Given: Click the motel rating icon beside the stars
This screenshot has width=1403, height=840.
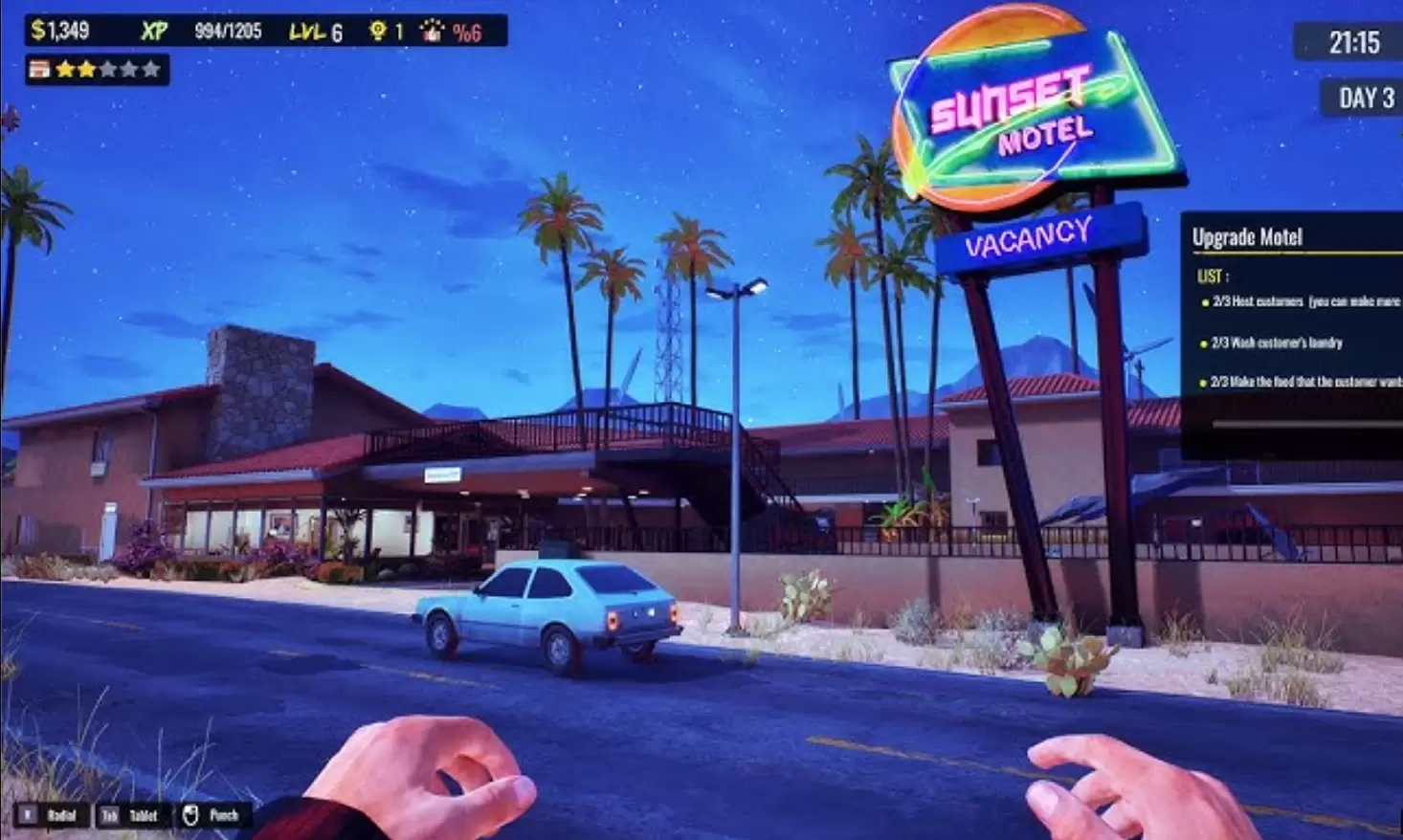Looking at the screenshot, I should click(40, 69).
